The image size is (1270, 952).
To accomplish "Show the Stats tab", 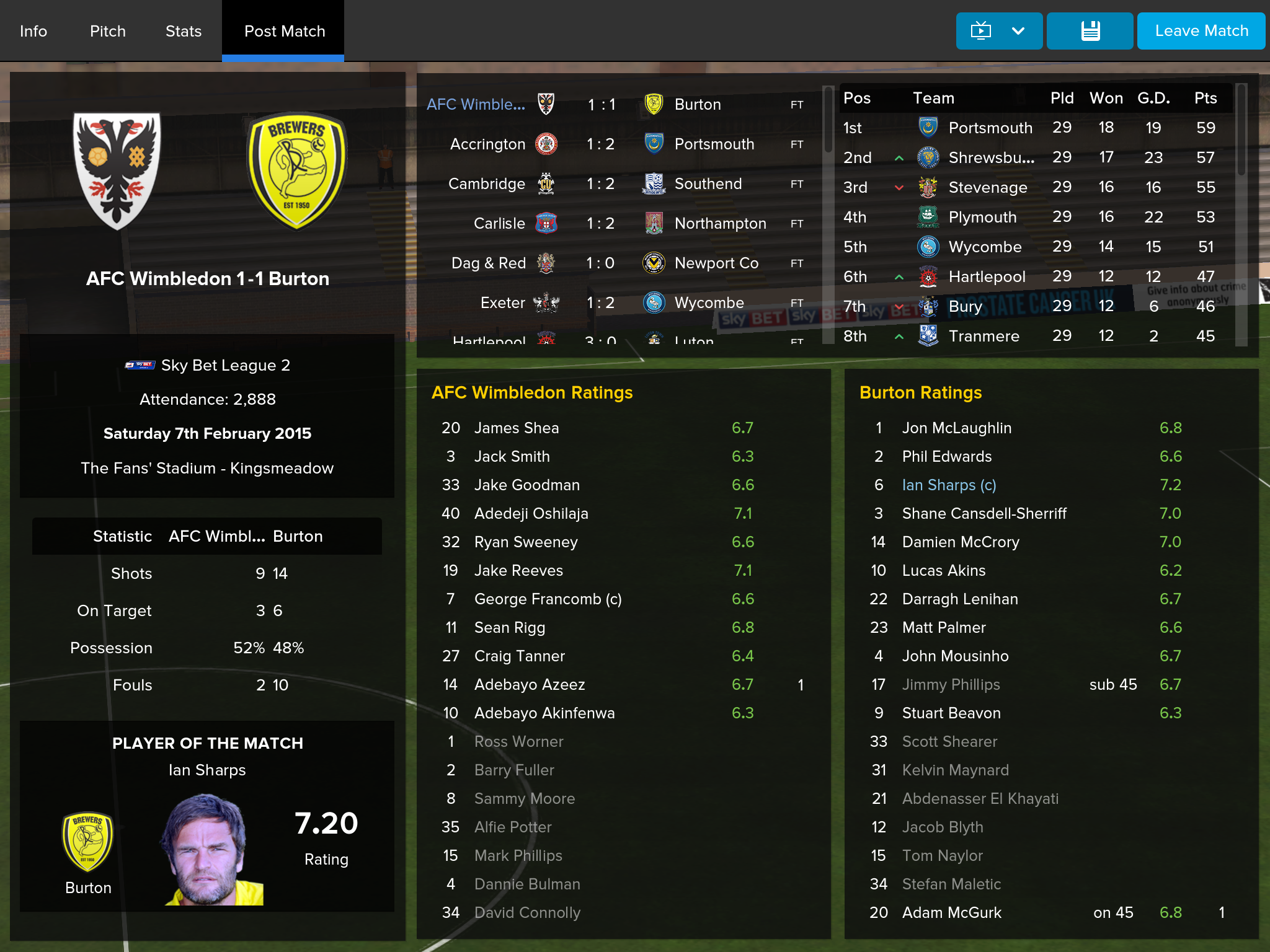I will tap(184, 31).
